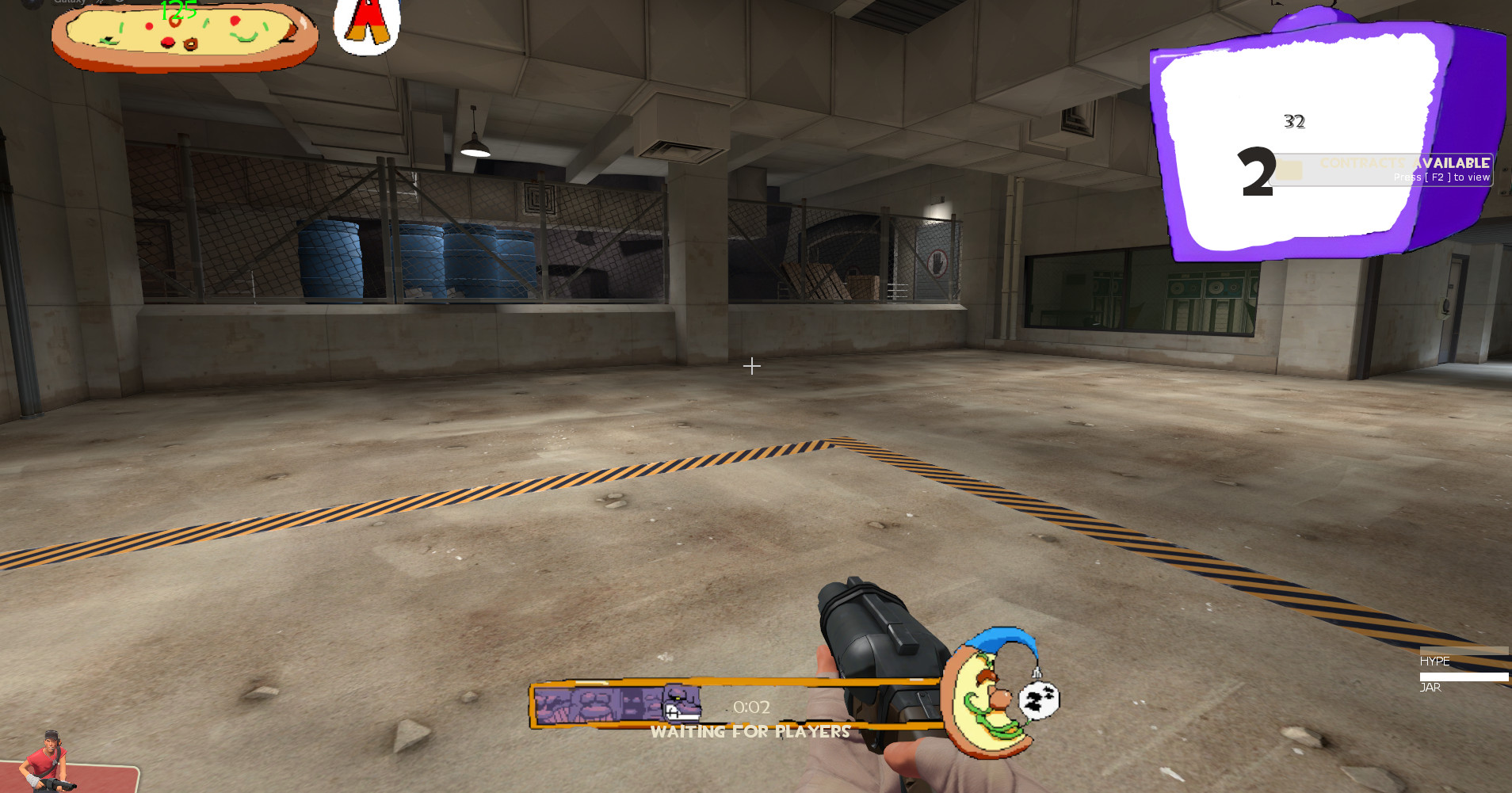Click the 'Press [ F2 ] to view' link
The height and width of the screenshot is (793, 1512).
(x=1441, y=177)
